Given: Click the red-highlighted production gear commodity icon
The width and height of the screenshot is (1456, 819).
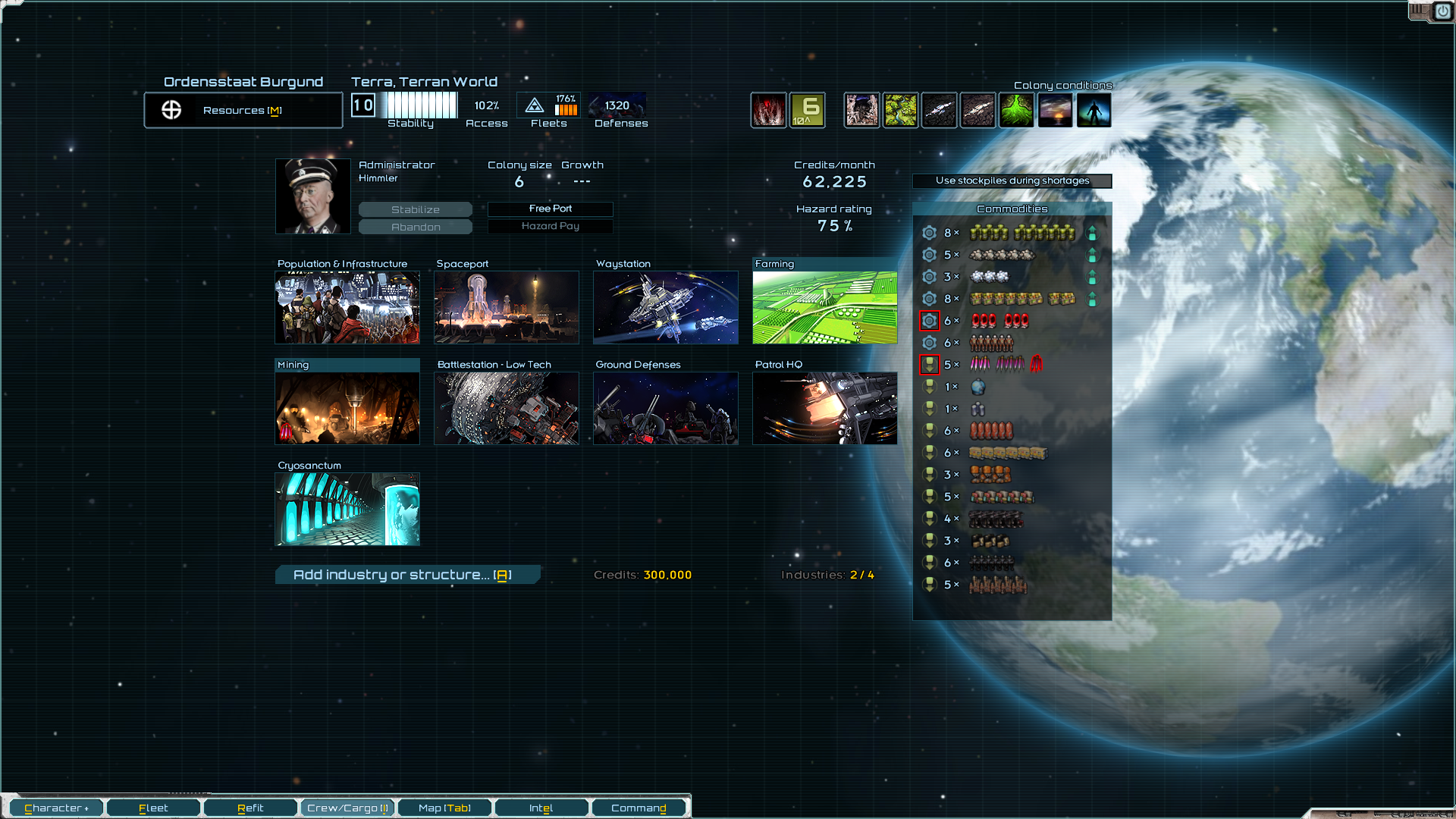Looking at the screenshot, I should 930,320.
